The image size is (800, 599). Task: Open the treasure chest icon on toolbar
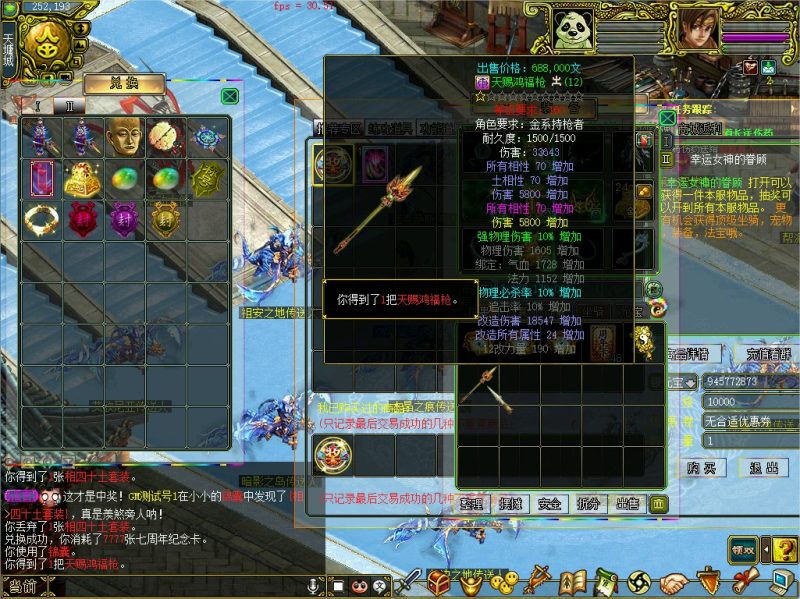tap(438, 581)
